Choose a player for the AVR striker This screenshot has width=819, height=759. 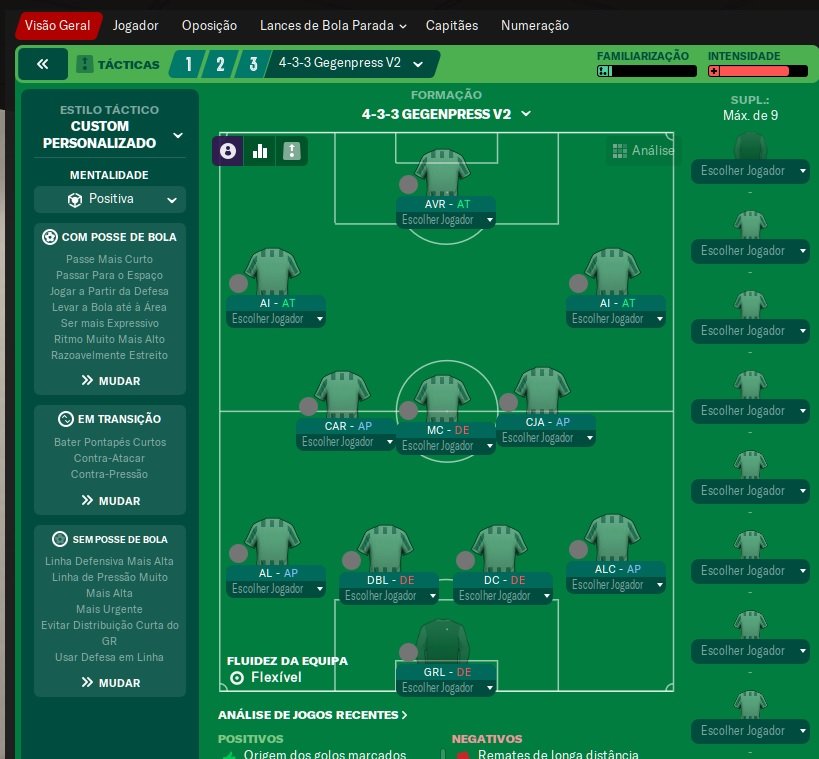tap(446, 220)
